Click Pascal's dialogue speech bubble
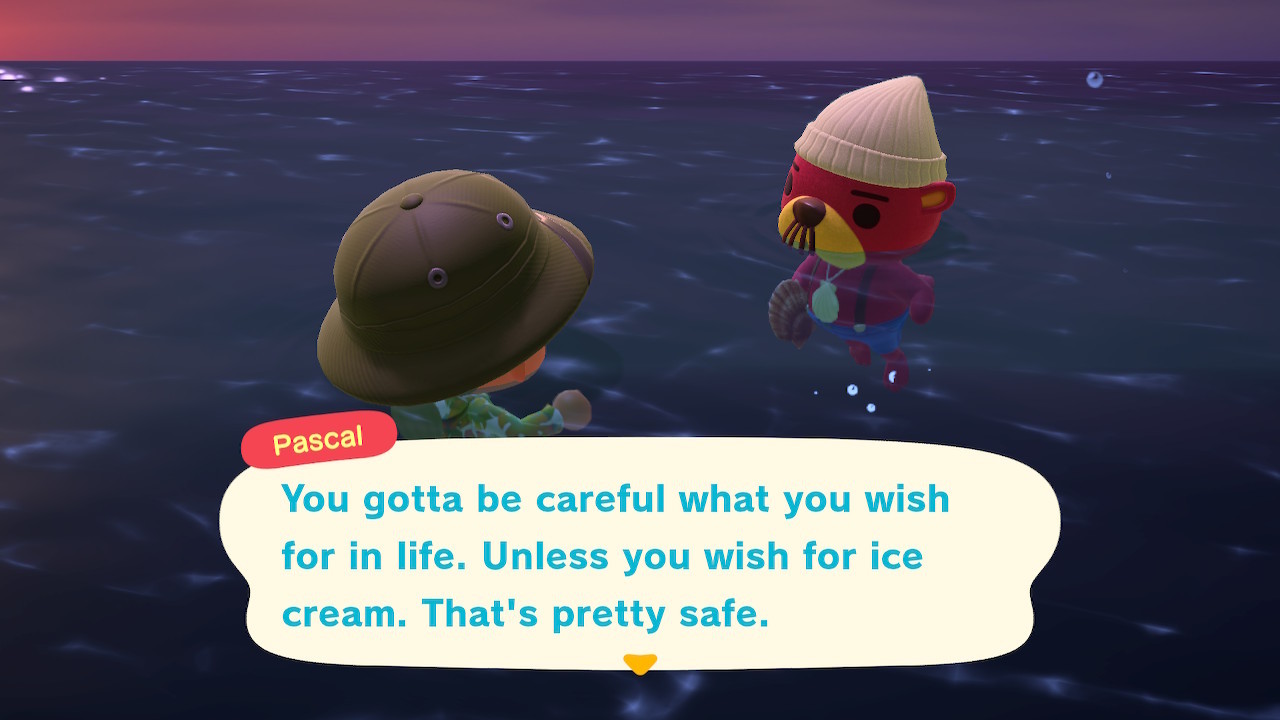Viewport: 1280px width, 720px height. 640,555
